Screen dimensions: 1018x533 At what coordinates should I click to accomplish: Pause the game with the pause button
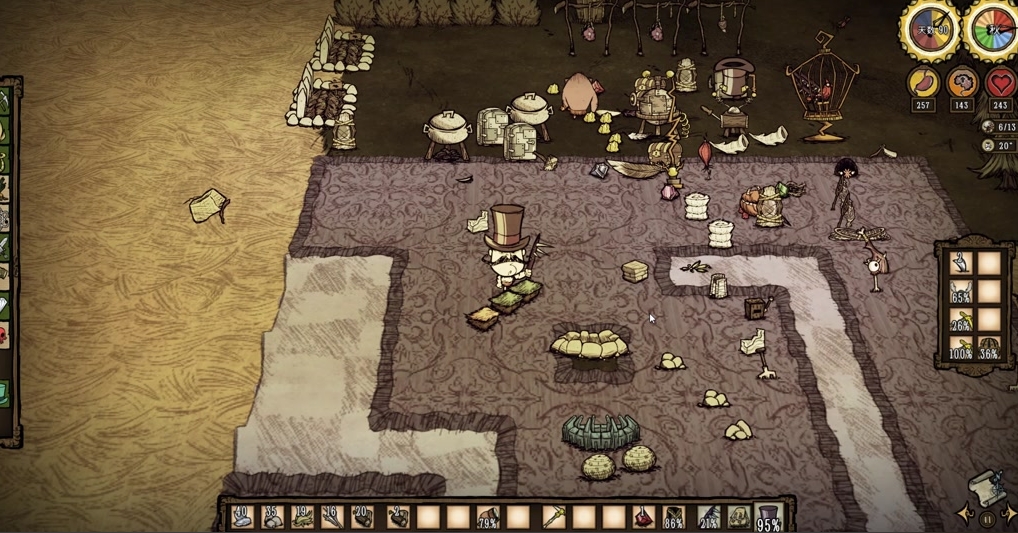click(x=987, y=519)
